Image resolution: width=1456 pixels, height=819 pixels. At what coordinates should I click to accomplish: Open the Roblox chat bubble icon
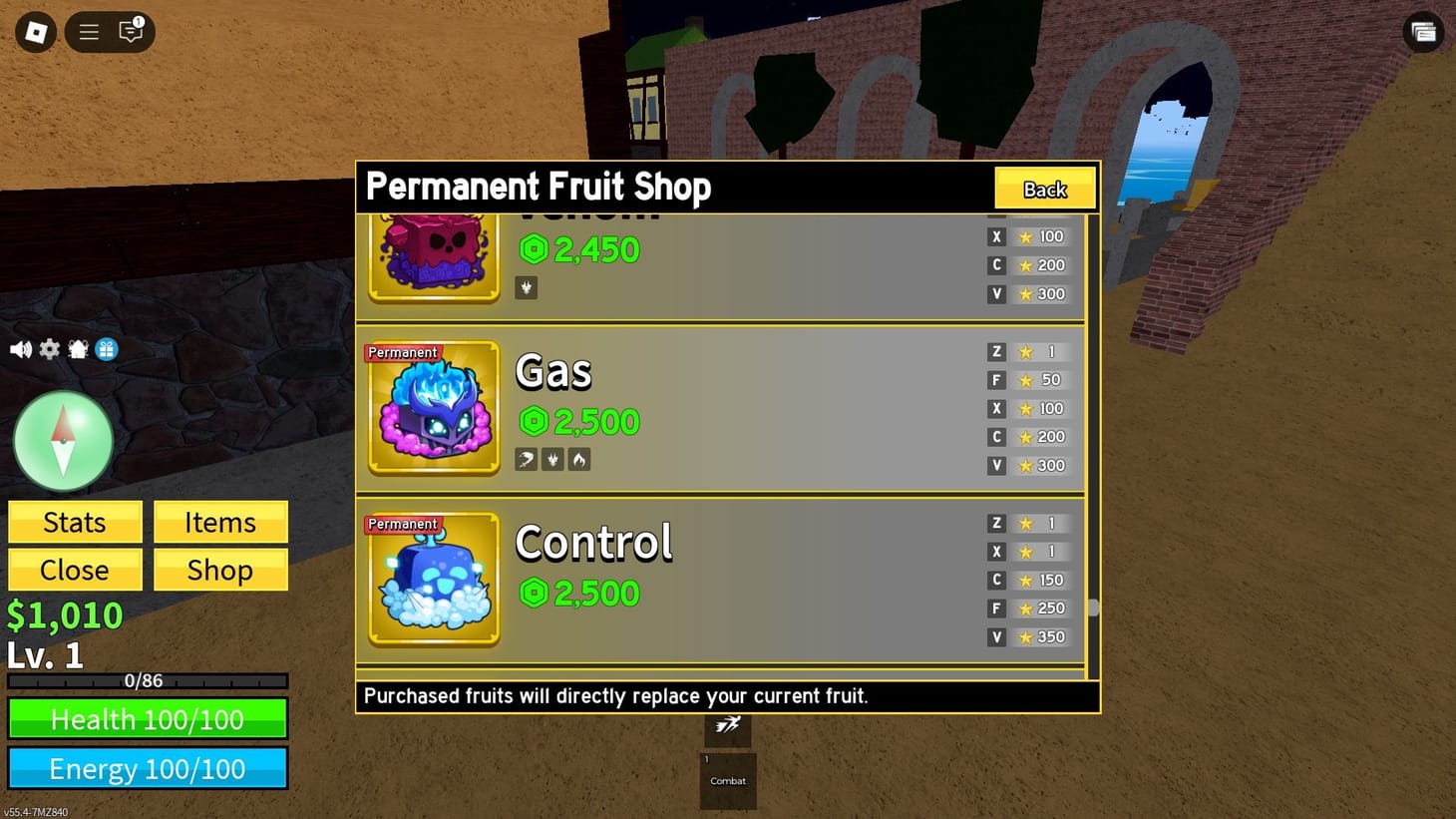tap(130, 32)
